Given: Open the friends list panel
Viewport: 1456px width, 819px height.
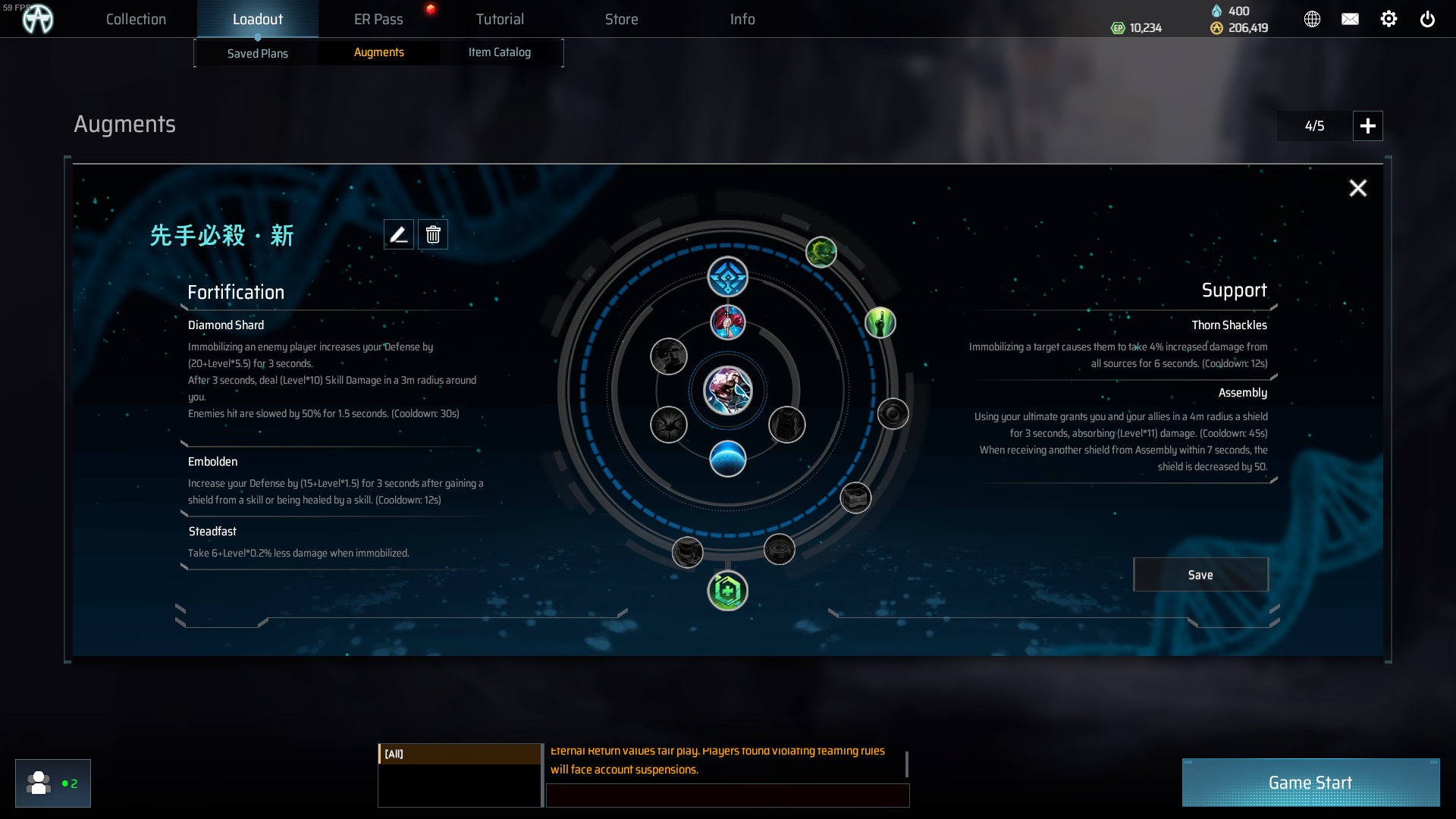Looking at the screenshot, I should [x=52, y=783].
